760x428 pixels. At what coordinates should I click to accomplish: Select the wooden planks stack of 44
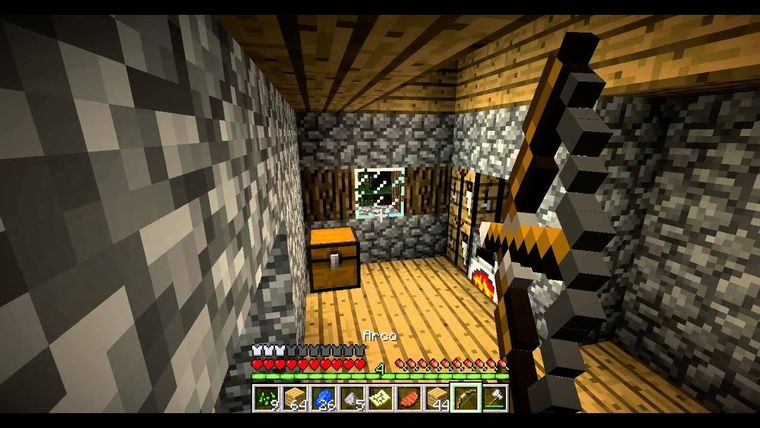(x=438, y=398)
